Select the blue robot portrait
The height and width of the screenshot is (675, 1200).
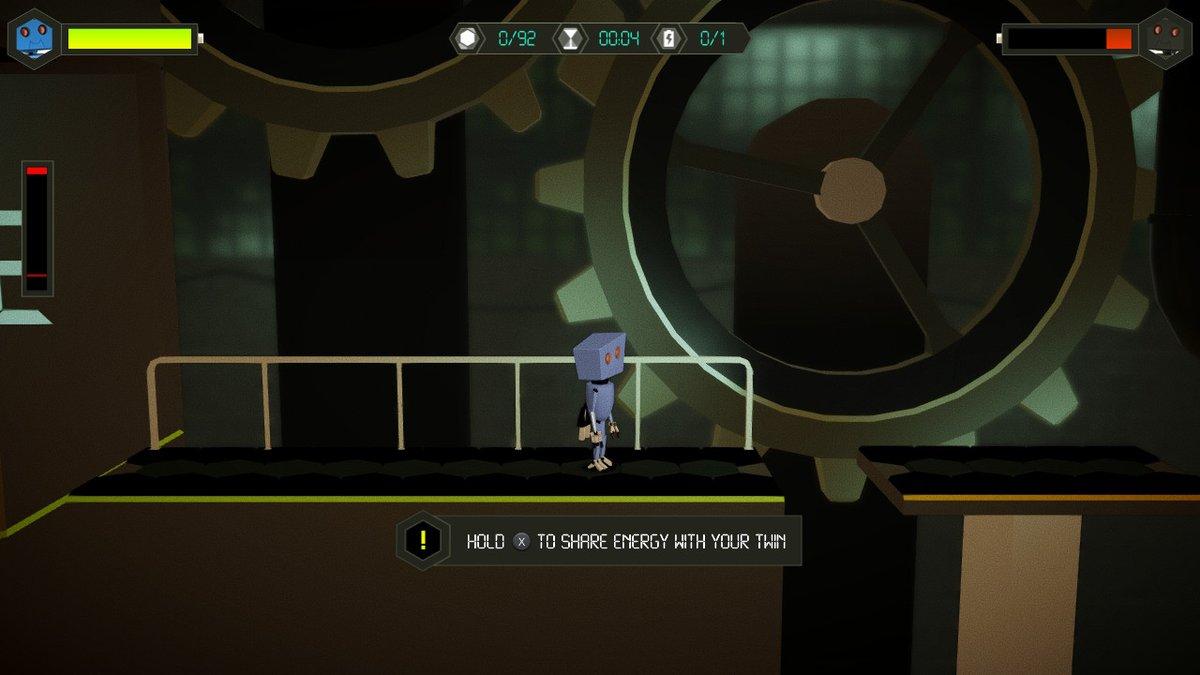(33, 39)
